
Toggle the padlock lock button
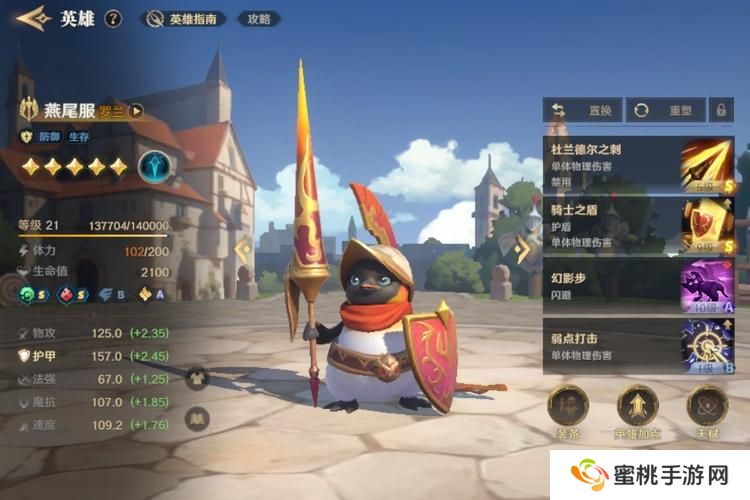pyautogui.click(x=720, y=110)
